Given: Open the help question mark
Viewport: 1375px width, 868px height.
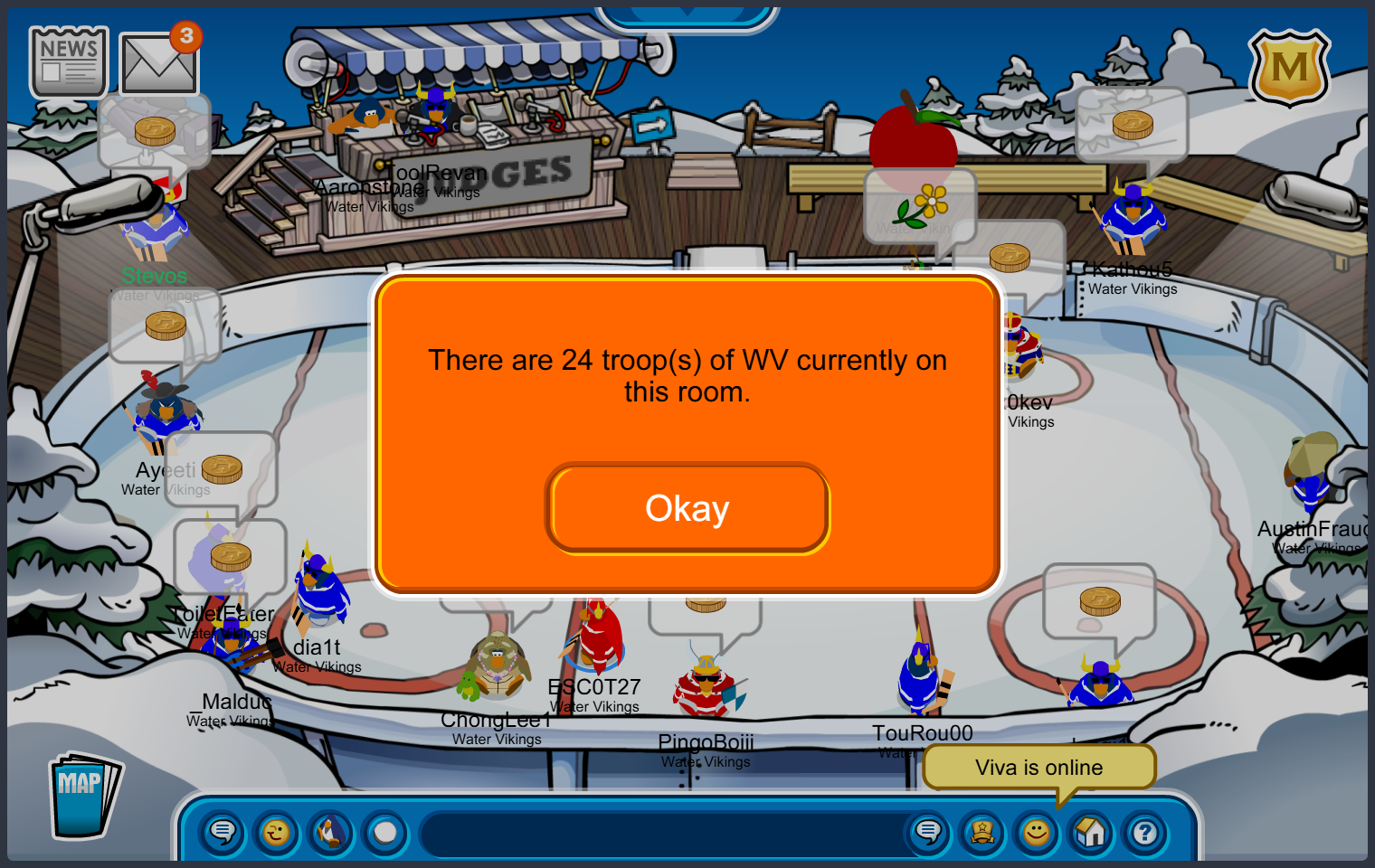Looking at the screenshot, I should 1145,832.
